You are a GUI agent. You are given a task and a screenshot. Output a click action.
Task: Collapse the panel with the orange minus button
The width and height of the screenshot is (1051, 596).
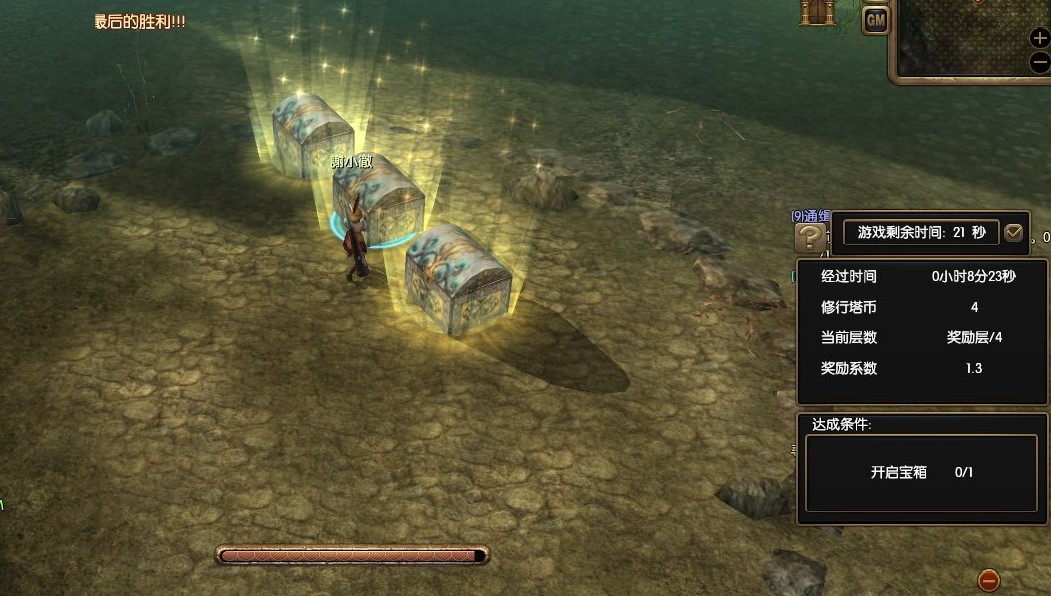988,579
